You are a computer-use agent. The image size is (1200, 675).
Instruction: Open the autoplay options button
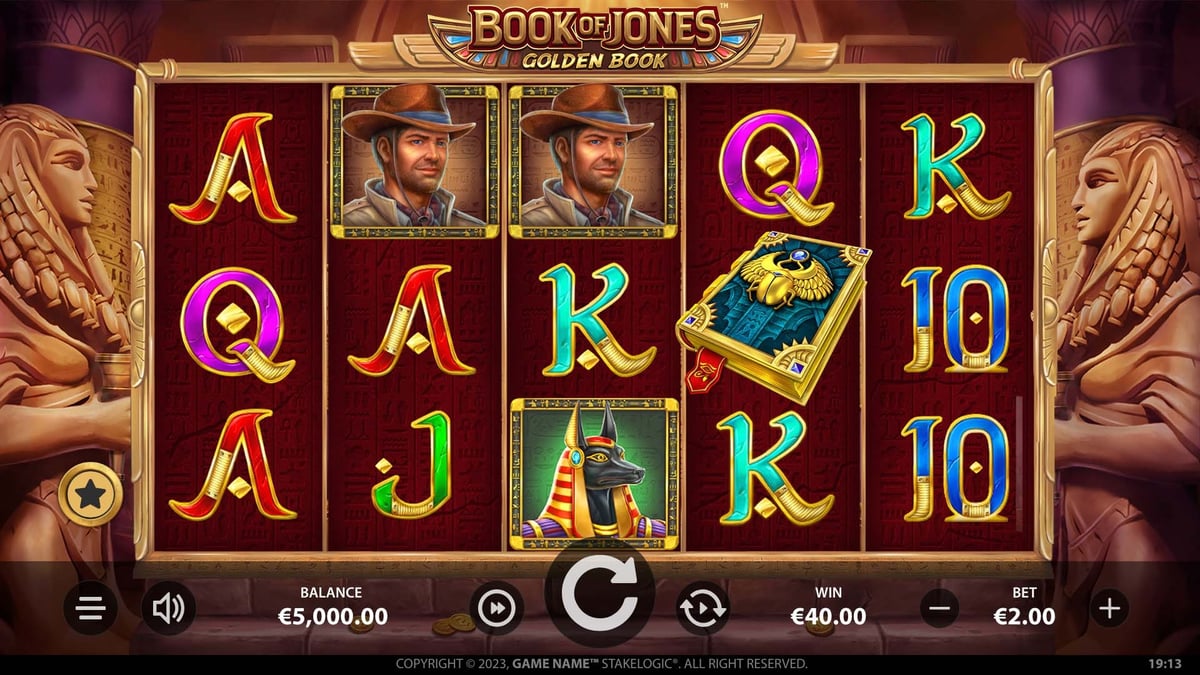coord(703,607)
